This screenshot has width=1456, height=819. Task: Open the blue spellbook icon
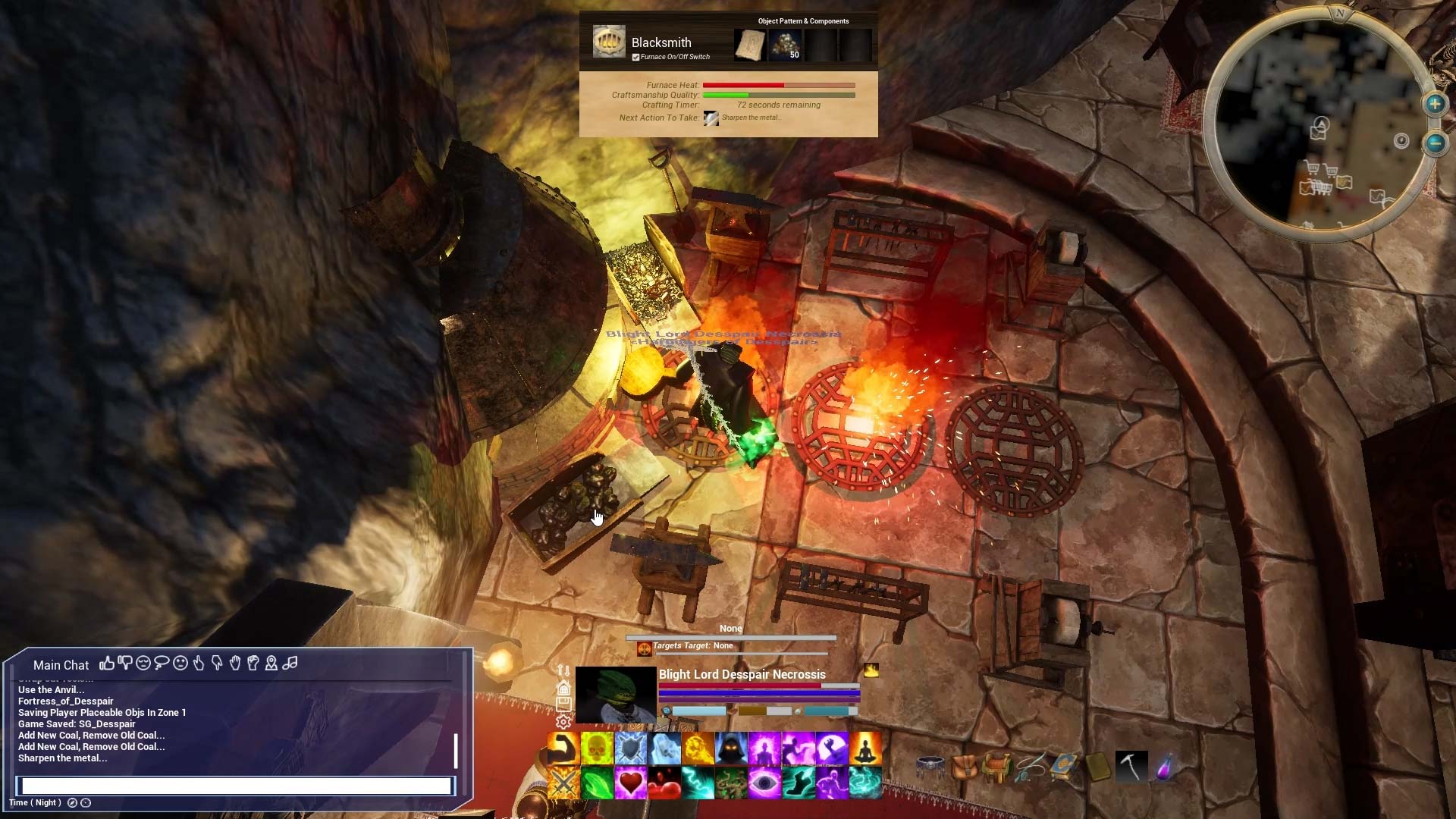(1064, 767)
